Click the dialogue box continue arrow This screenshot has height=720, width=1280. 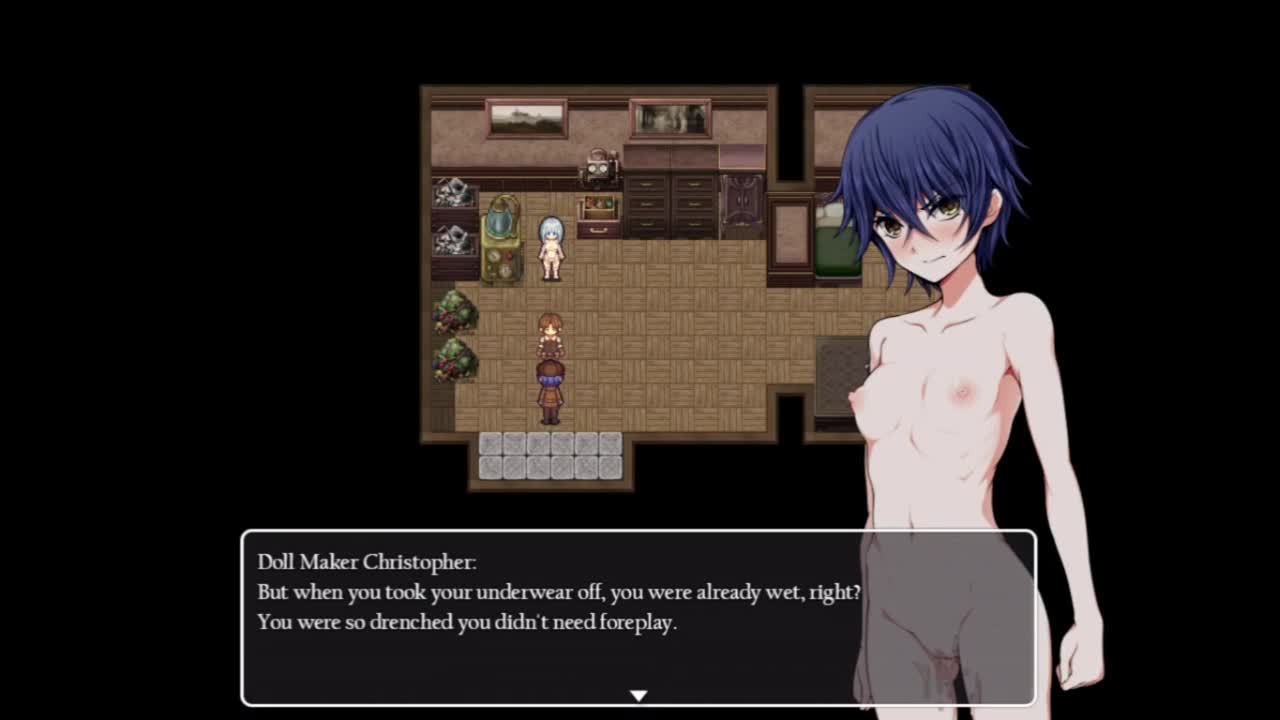click(x=638, y=695)
